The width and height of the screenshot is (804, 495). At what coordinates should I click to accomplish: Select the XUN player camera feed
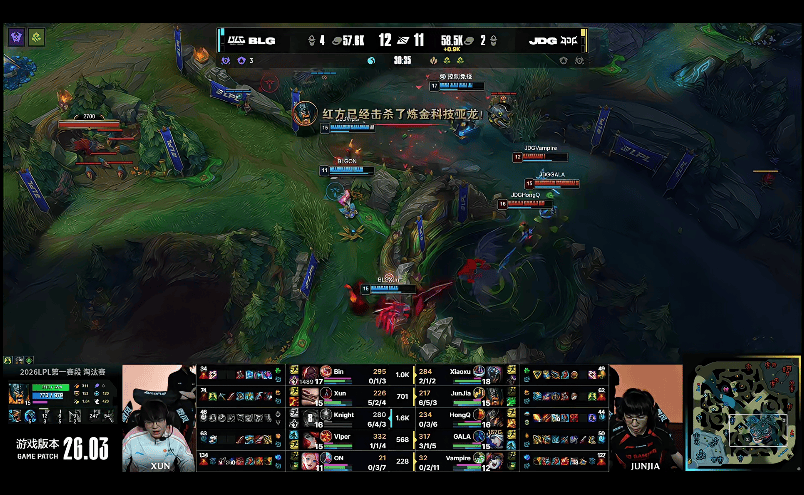(158, 418)
